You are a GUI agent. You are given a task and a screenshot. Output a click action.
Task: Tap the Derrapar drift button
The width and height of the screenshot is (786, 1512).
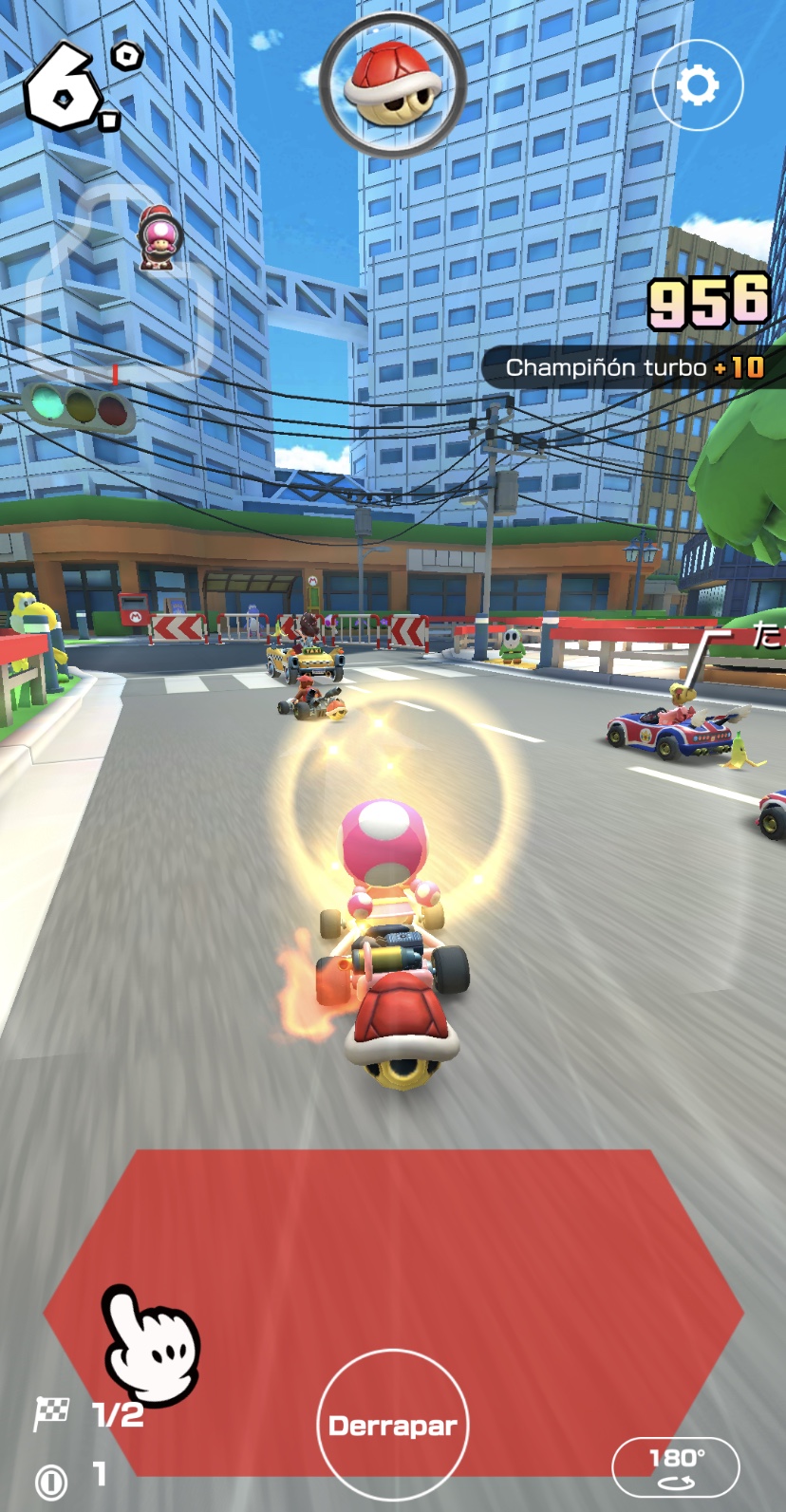(x=393, y=1425)
